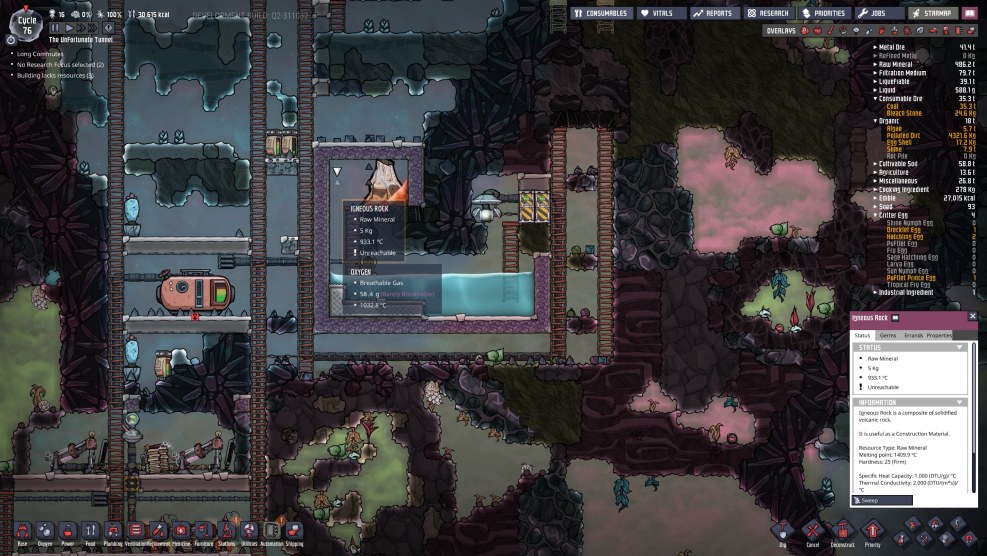Open the Base build category
Image resolution: width=987 pixels, height=556 pixels.
pos(21,531)
